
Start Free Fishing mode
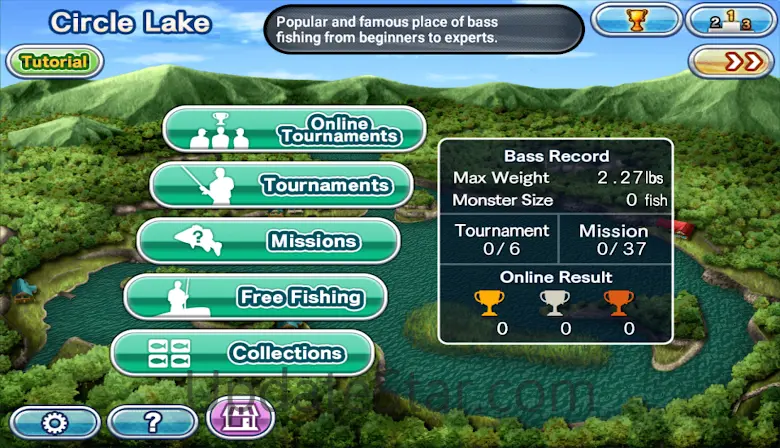point(256,297)
